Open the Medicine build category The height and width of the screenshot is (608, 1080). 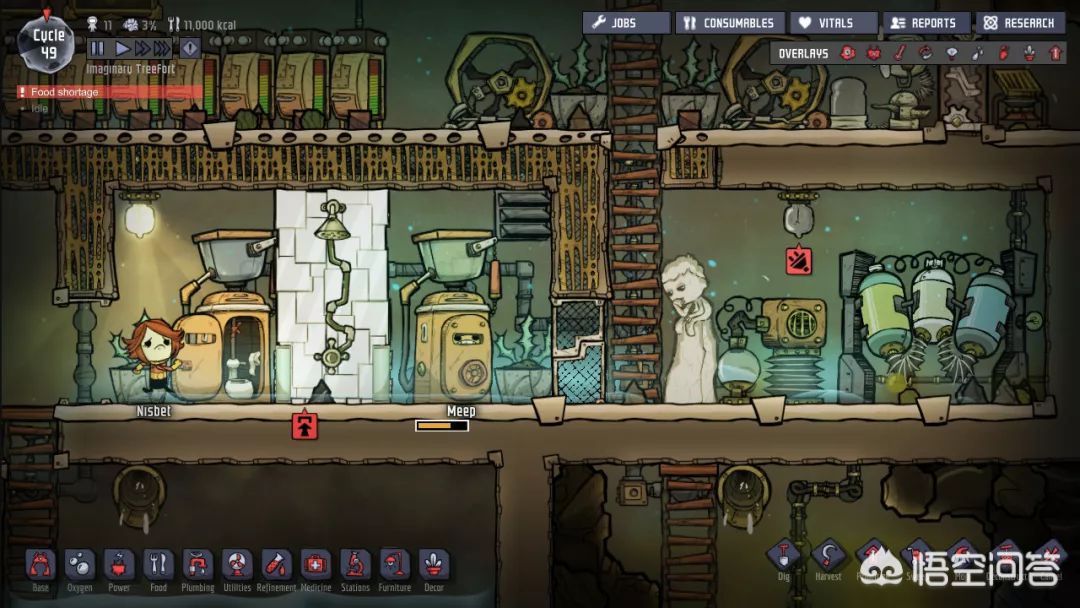click(x=315, y=566)
